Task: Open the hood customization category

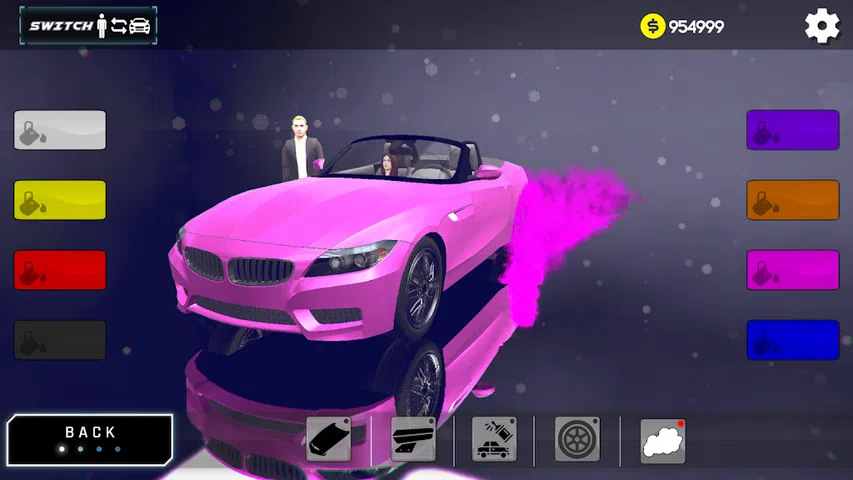Action: [x=328, y=439]
